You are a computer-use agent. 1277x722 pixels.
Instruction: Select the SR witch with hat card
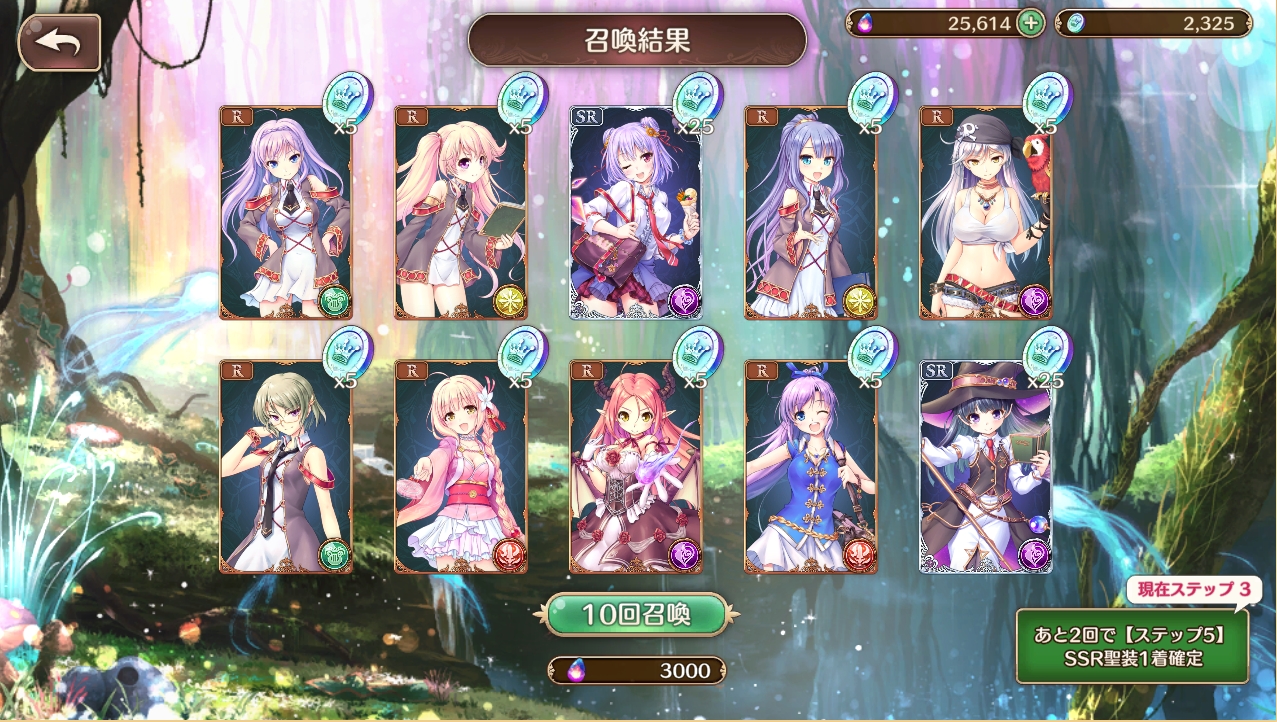tap(985, 467)
